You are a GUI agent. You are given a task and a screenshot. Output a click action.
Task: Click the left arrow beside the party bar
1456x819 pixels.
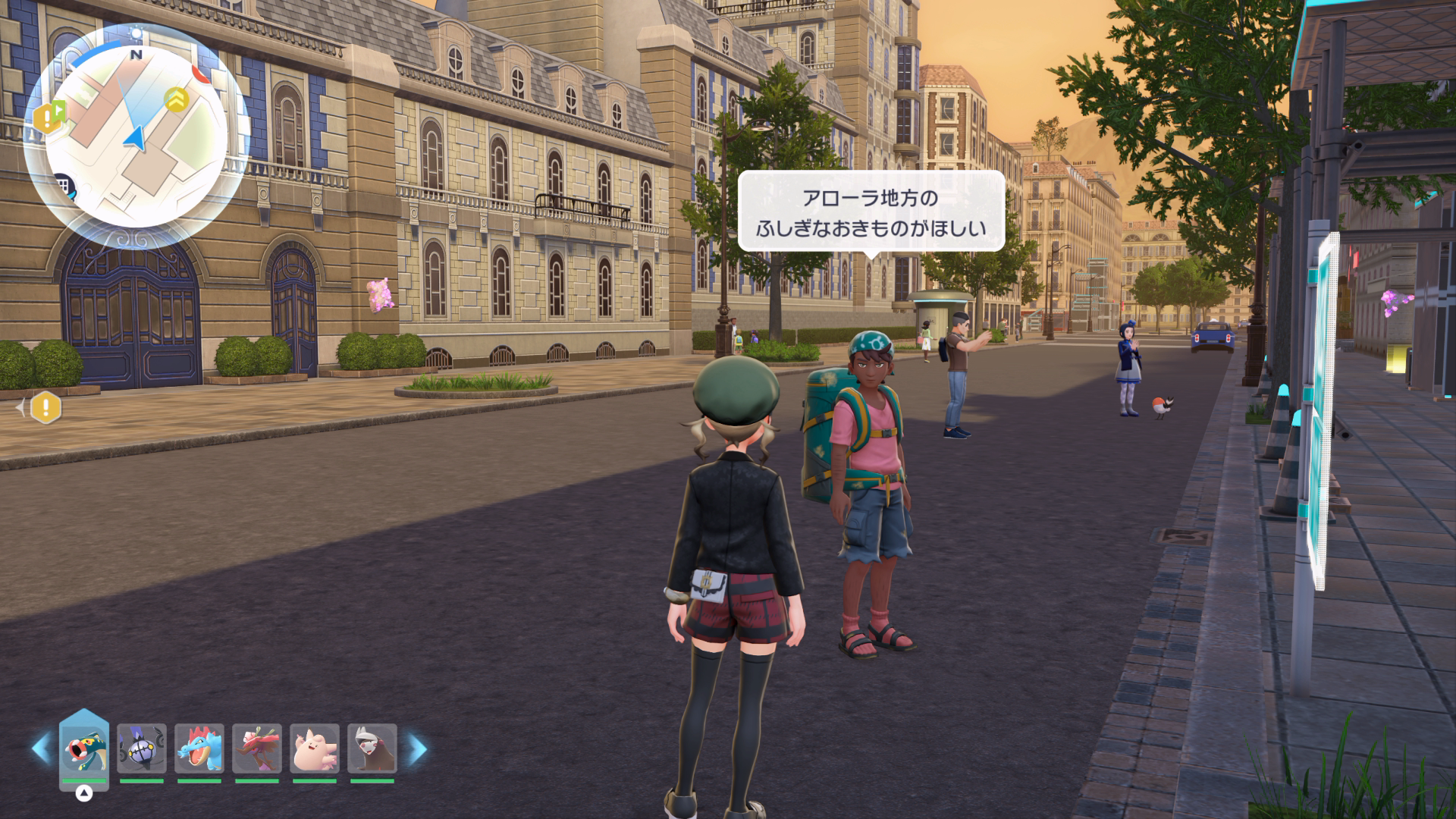(40, 749)
